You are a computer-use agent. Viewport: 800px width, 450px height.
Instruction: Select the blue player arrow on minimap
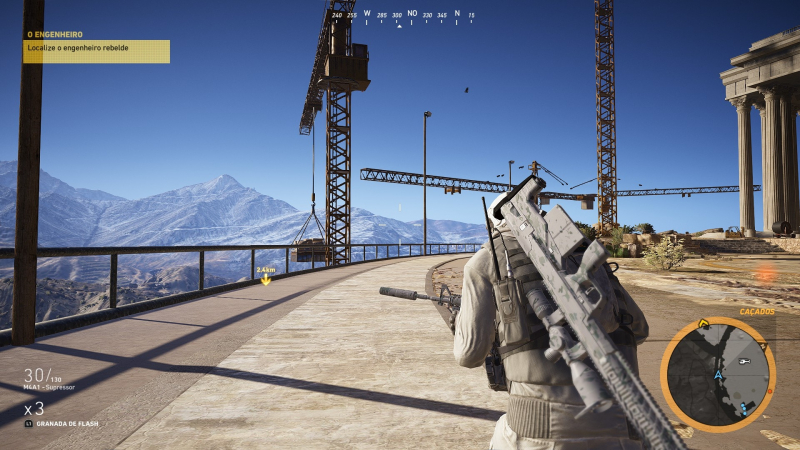(718, 375)
